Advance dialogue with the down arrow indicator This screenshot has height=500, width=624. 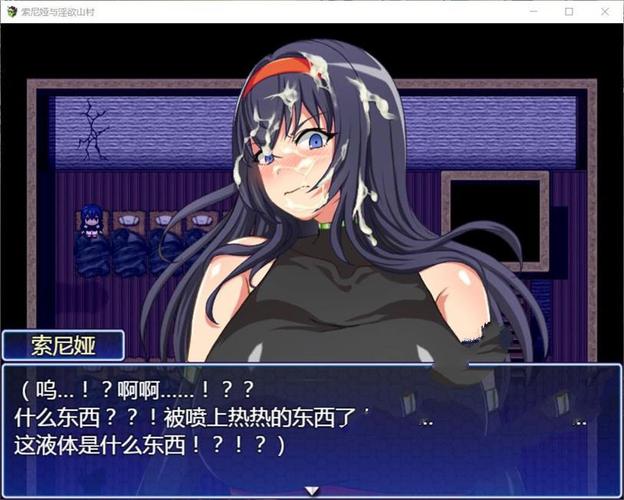click(312, 490)
